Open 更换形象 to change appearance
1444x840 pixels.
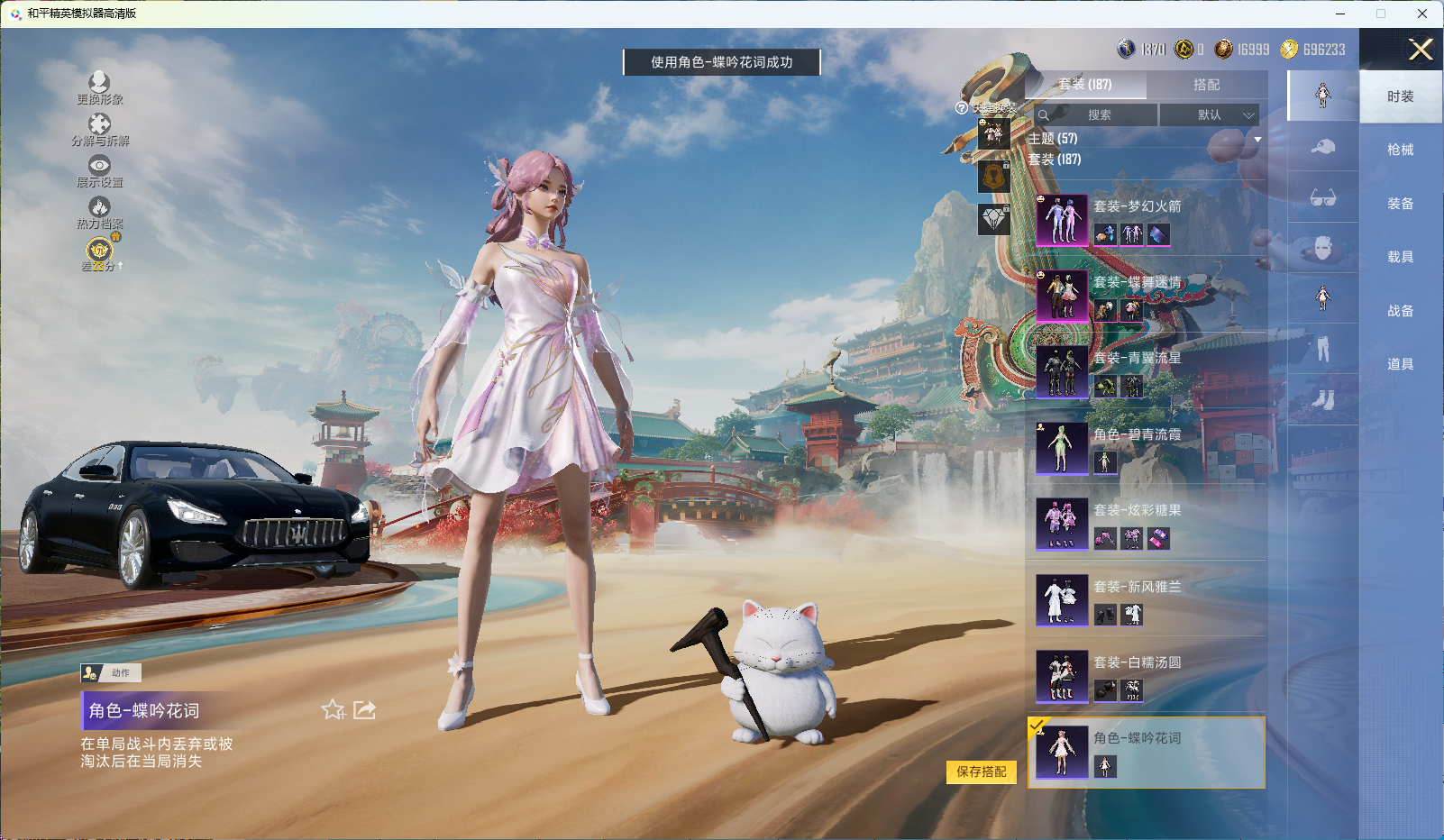99,88
